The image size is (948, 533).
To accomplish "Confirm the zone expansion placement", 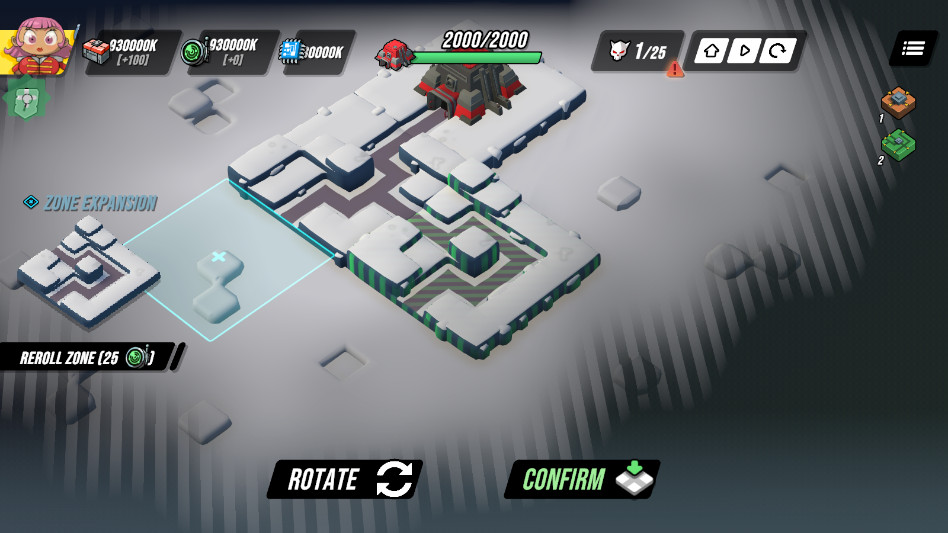I will pos(582,480).
